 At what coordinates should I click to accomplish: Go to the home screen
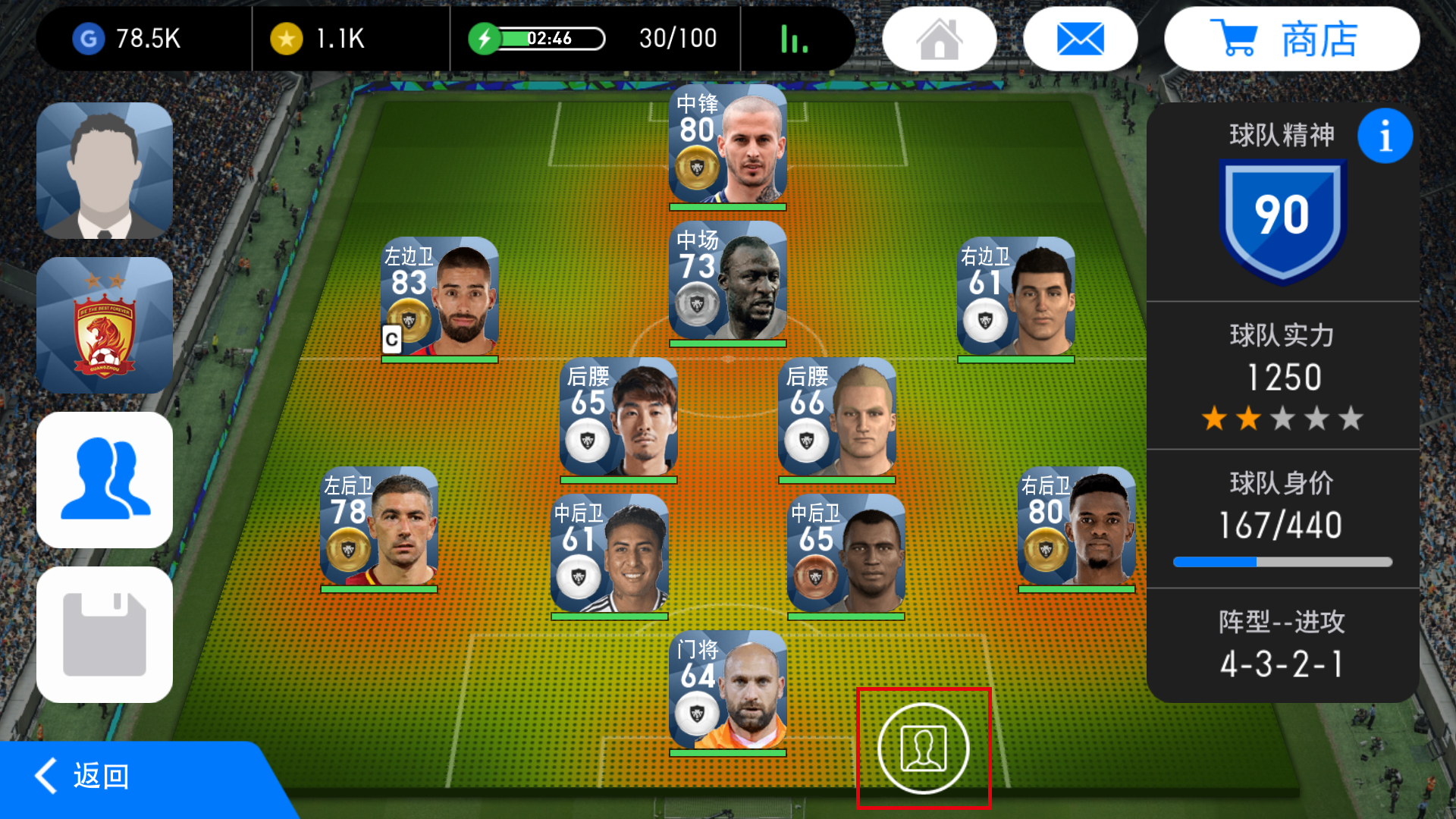click(x=939, y=39)
